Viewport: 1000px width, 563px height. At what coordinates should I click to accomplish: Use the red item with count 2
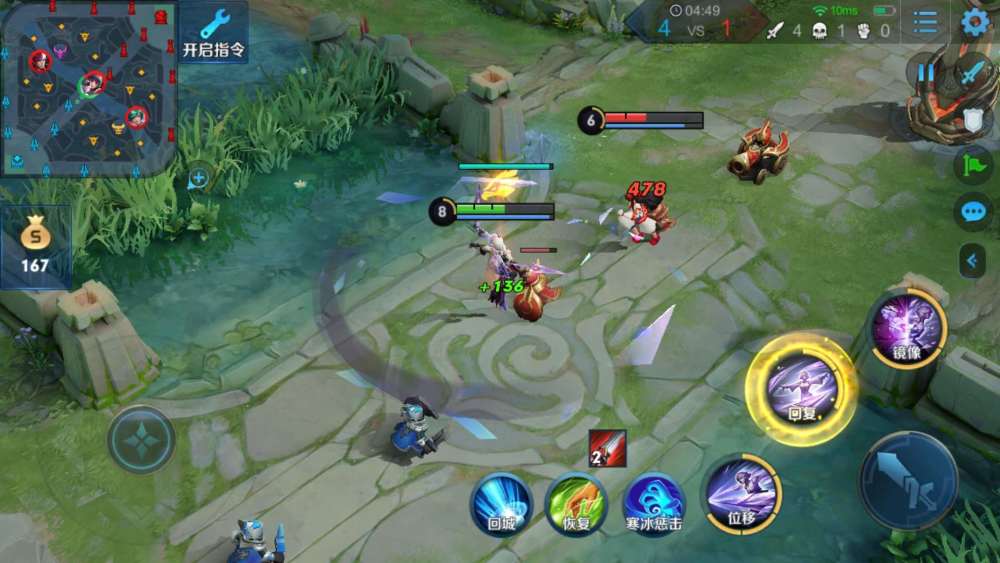608,448
